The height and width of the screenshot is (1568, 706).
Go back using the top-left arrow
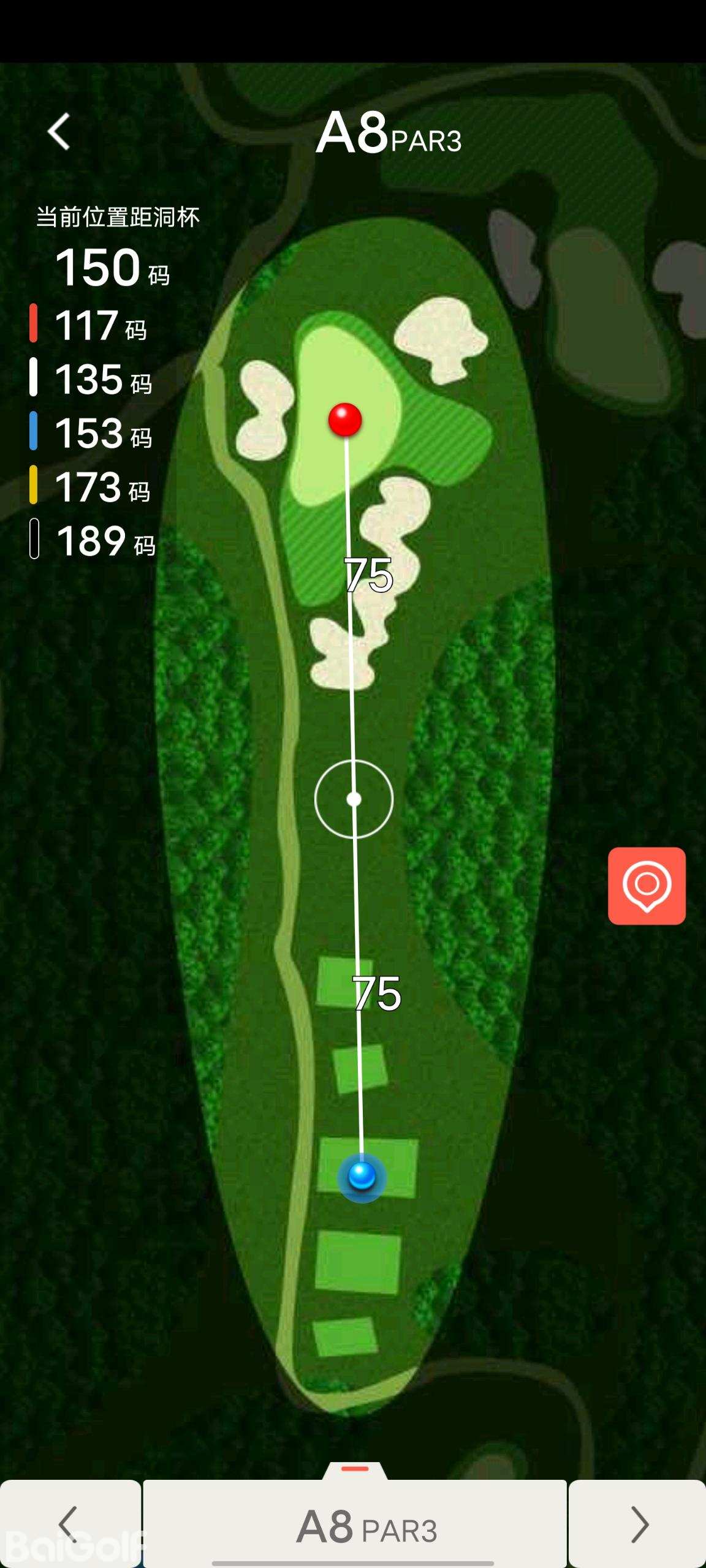pyautogui.click(x=59, y=131)
